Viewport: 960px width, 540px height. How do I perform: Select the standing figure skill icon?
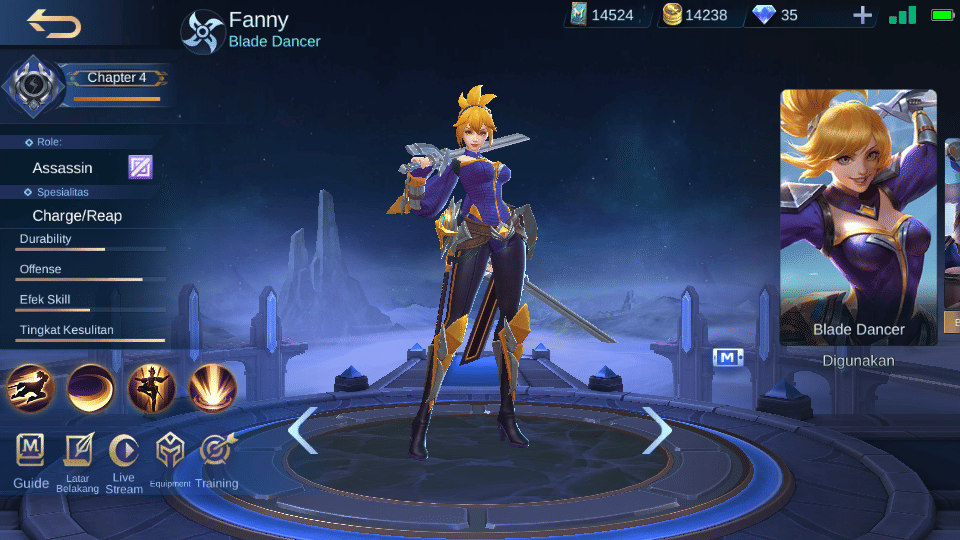click(152, 388)
